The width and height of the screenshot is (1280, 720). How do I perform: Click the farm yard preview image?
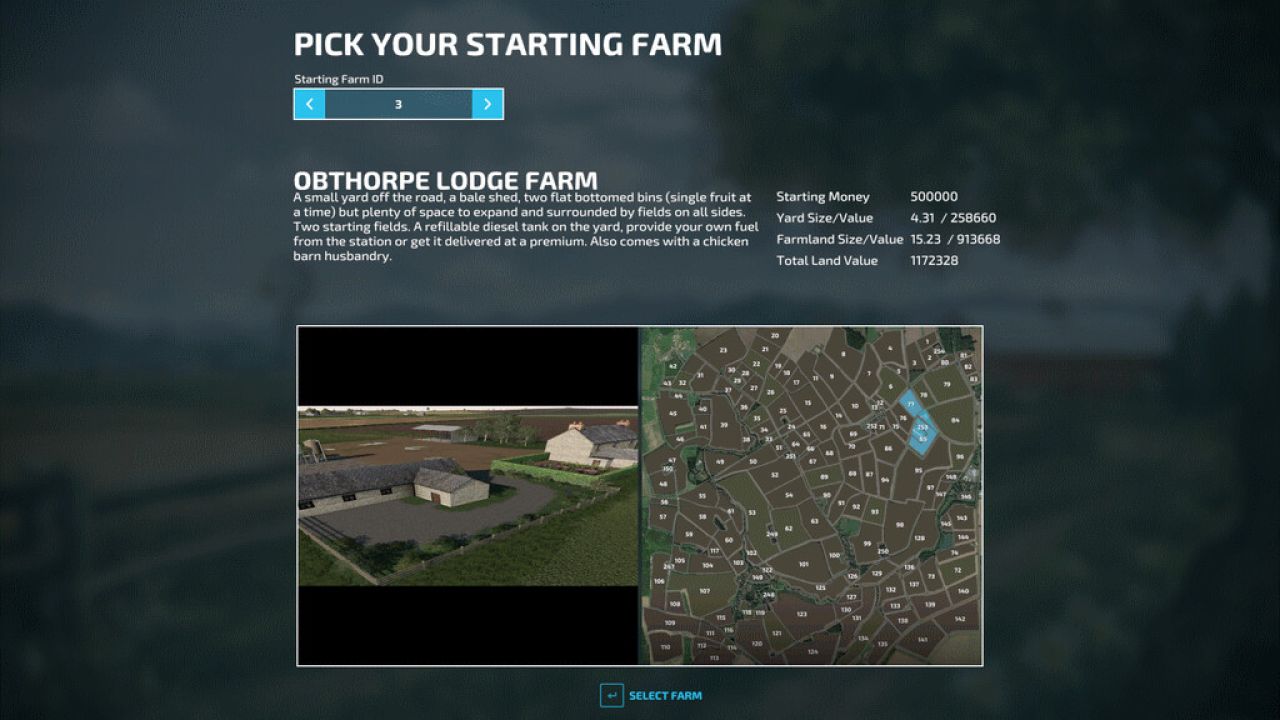tap(466, 497)
